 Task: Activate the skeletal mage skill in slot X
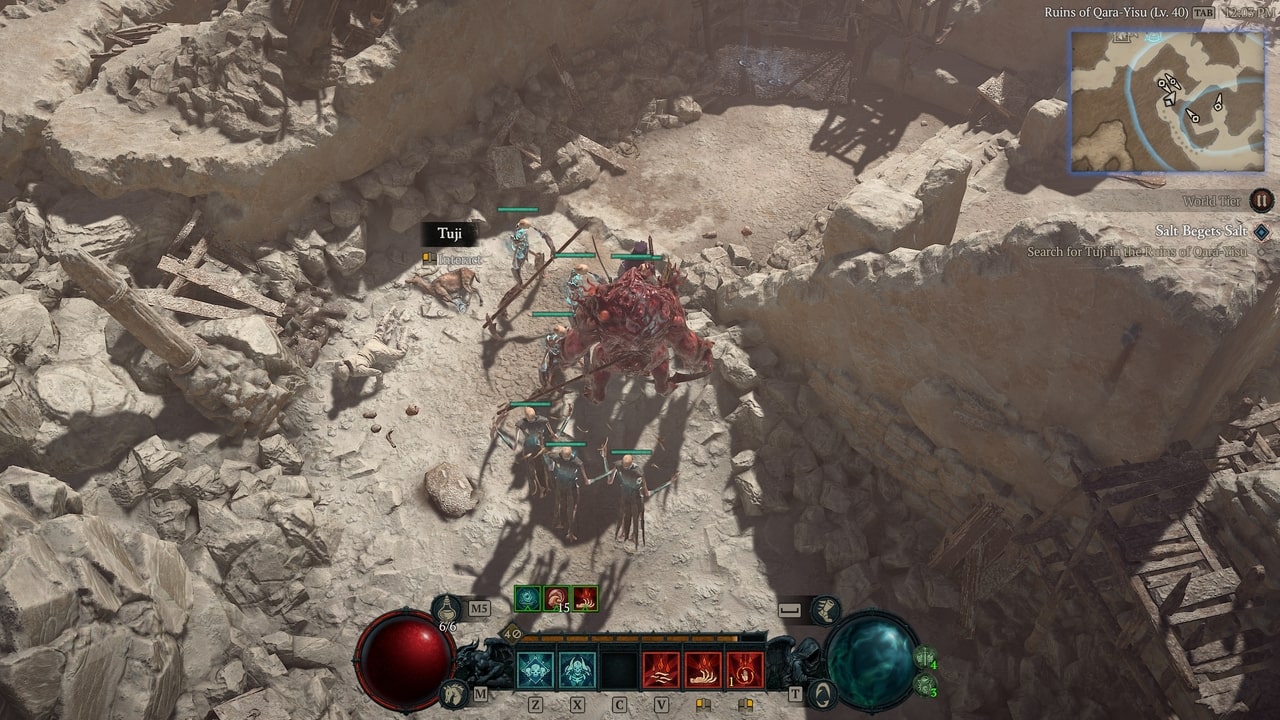click(578, 668)
